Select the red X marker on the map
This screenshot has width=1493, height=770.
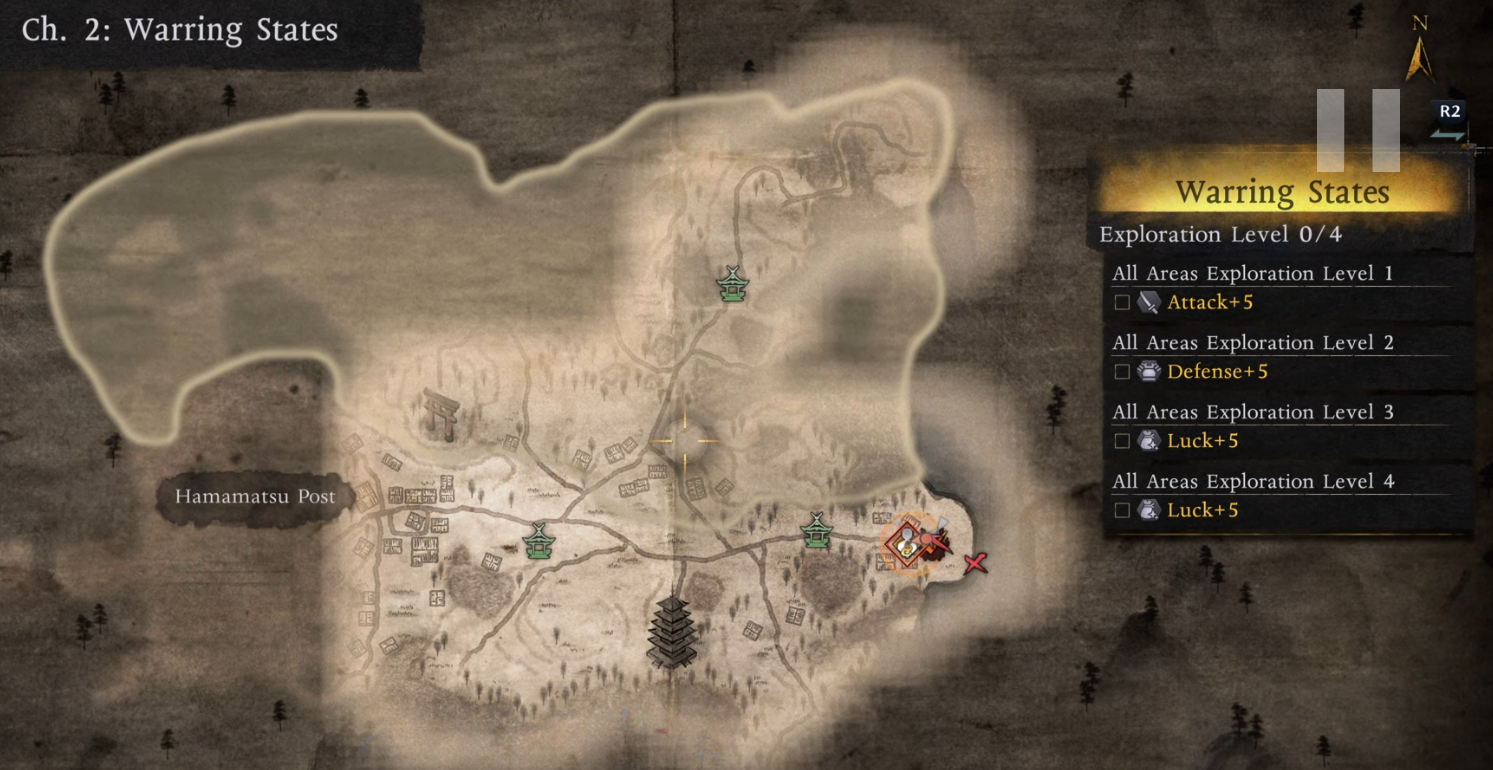975,564
